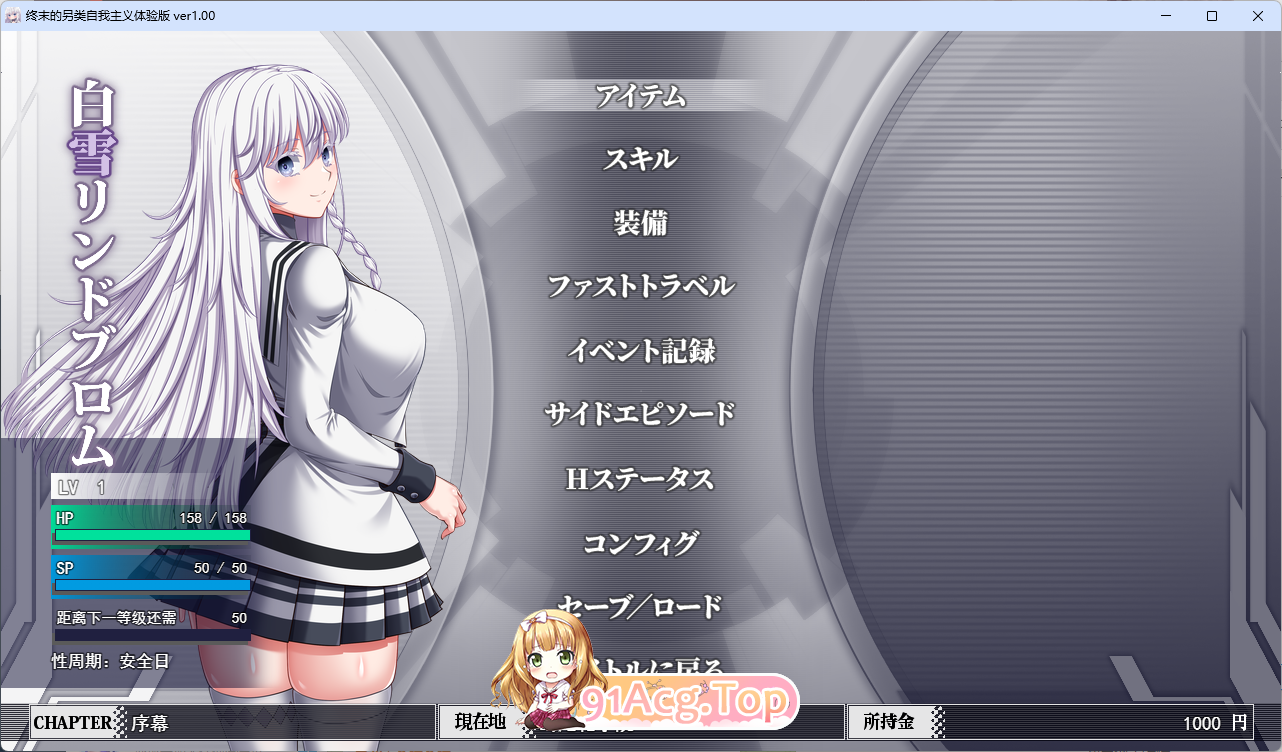Click the game icon in the title bar

coord(14,15)
